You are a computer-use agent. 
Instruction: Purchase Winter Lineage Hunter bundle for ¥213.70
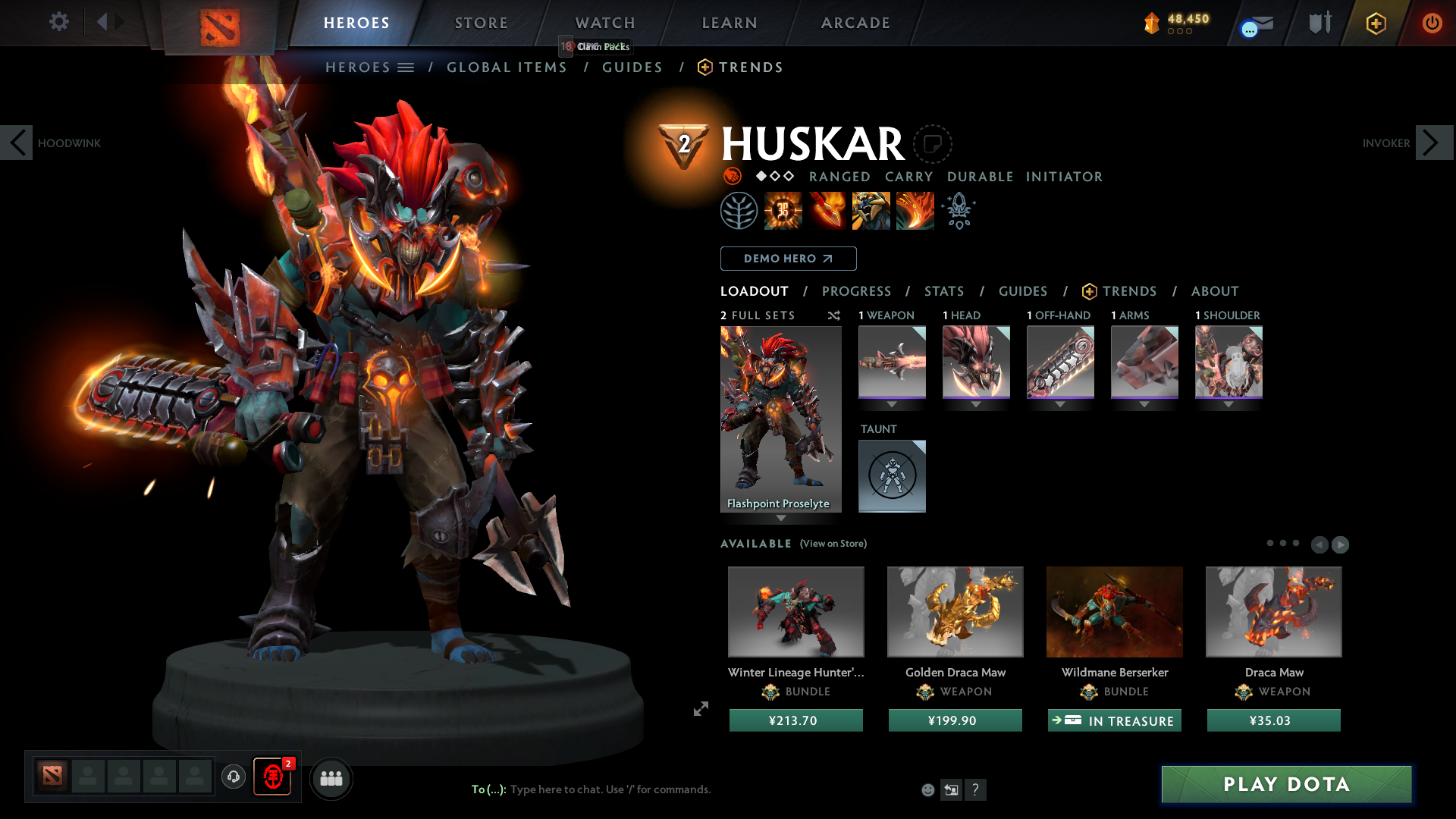(x=795, y=720)
